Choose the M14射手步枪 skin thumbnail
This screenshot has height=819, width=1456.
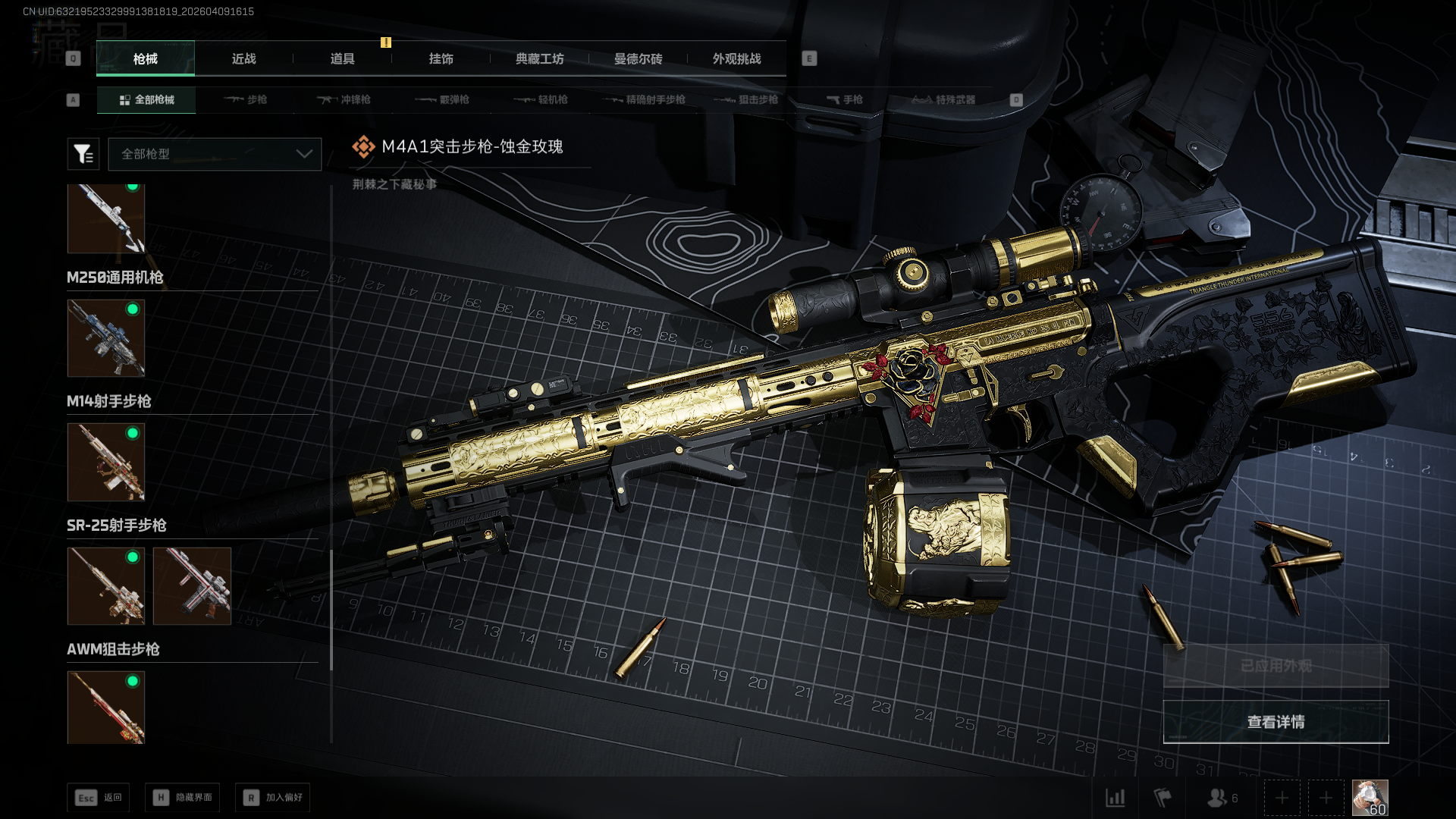tap(106, 462)
